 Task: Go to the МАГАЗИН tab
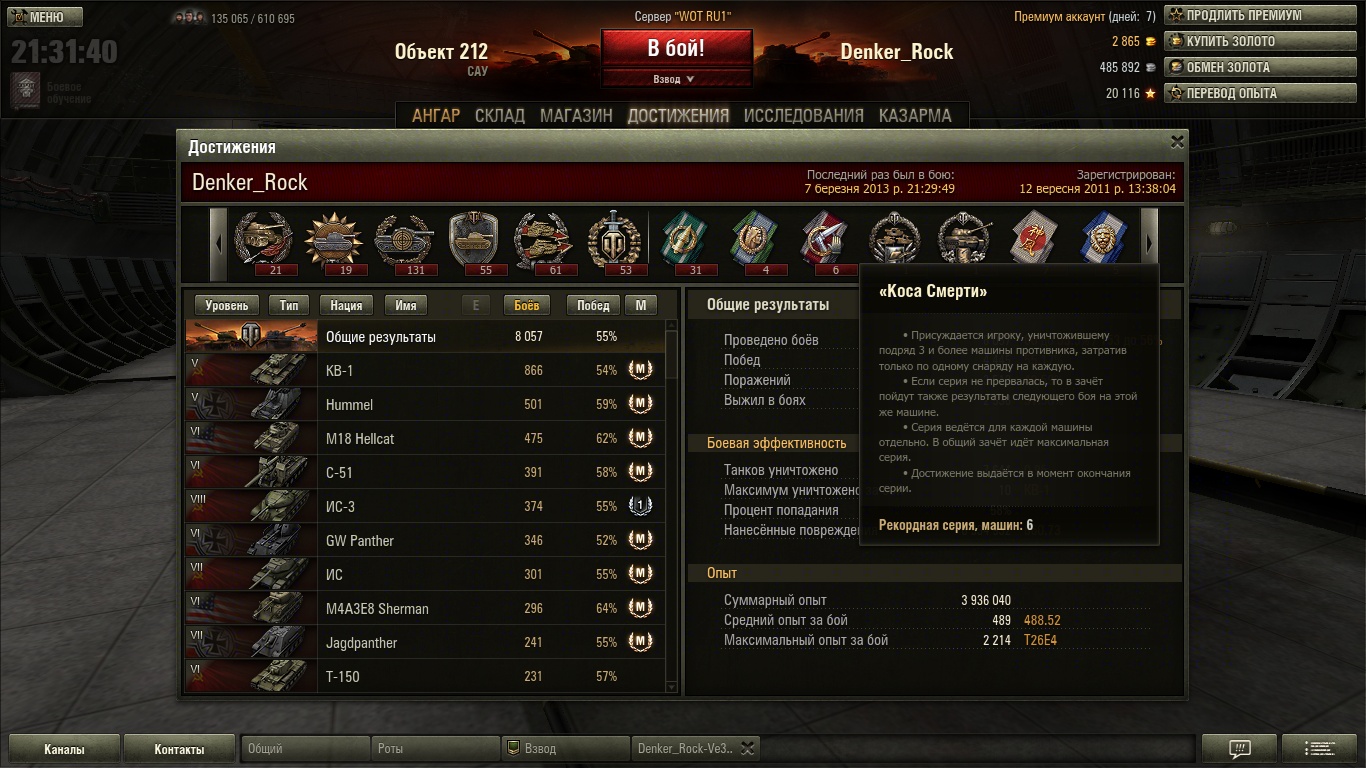(576, 115)
